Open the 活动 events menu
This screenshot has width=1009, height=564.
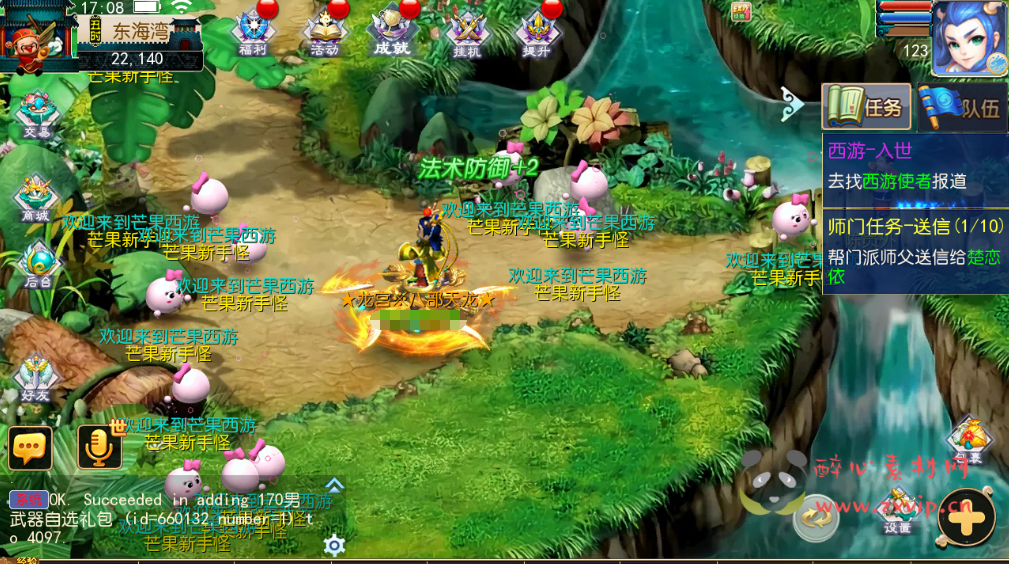click(324, 32)
